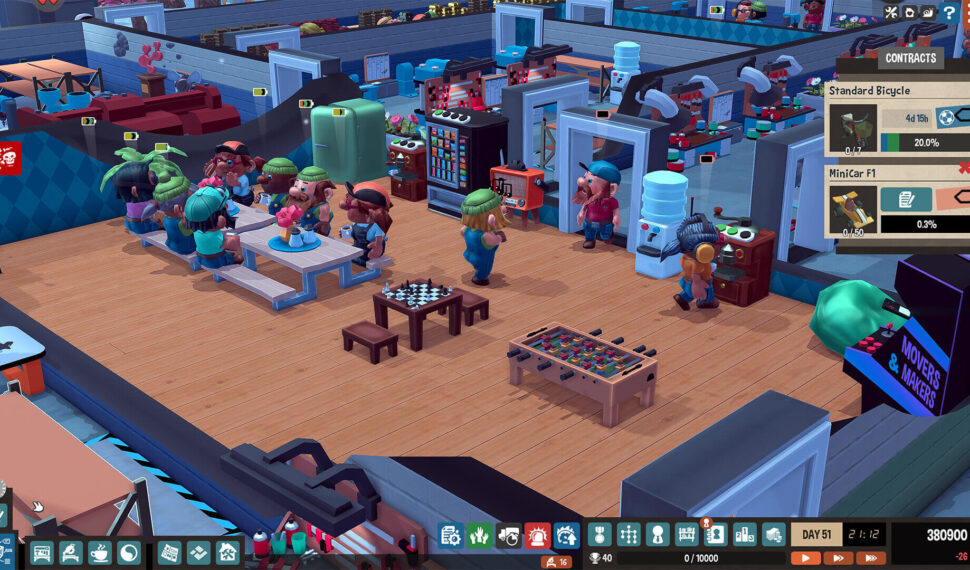The image size is (970, 570).
Task: Set game speed to fastest
Action: [870, 558]
